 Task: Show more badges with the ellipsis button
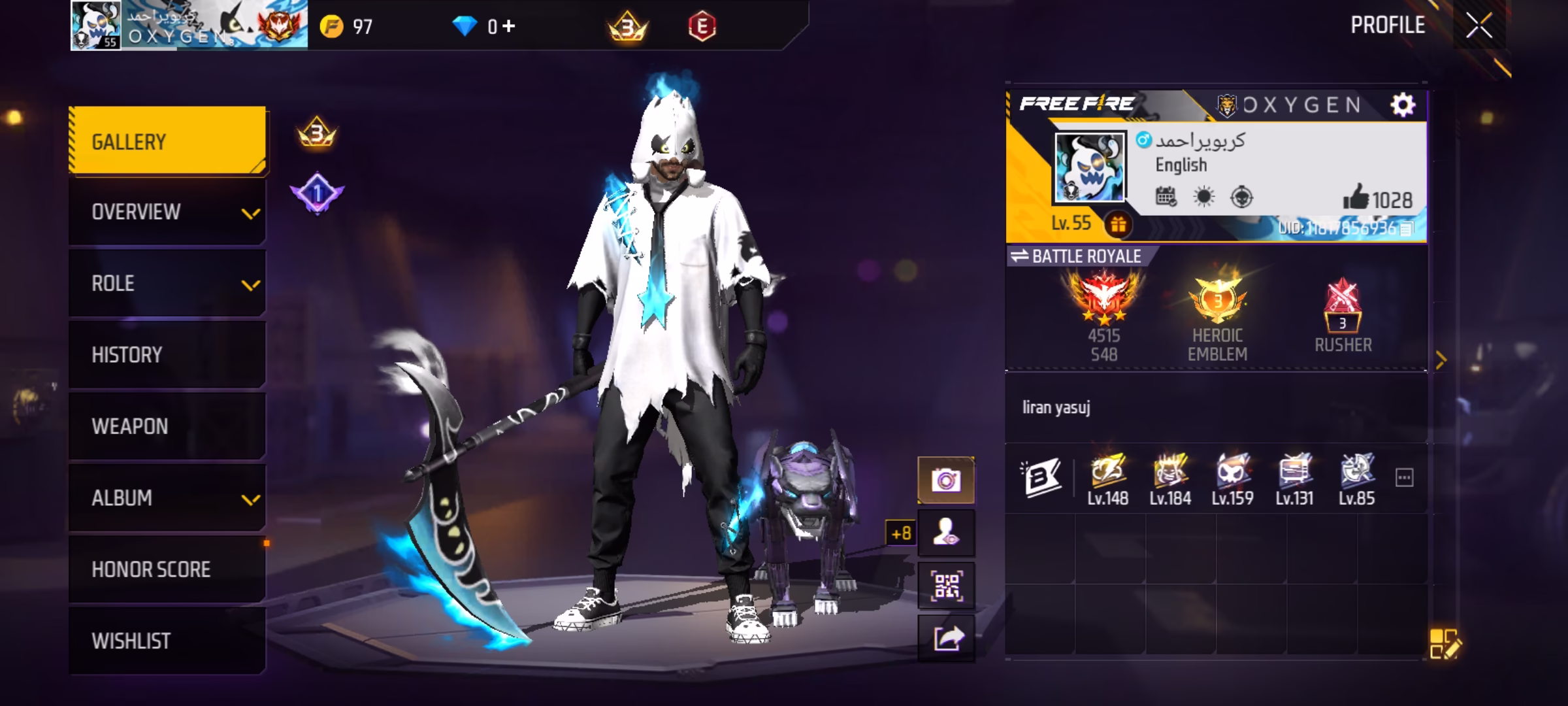click(1404, 478)
